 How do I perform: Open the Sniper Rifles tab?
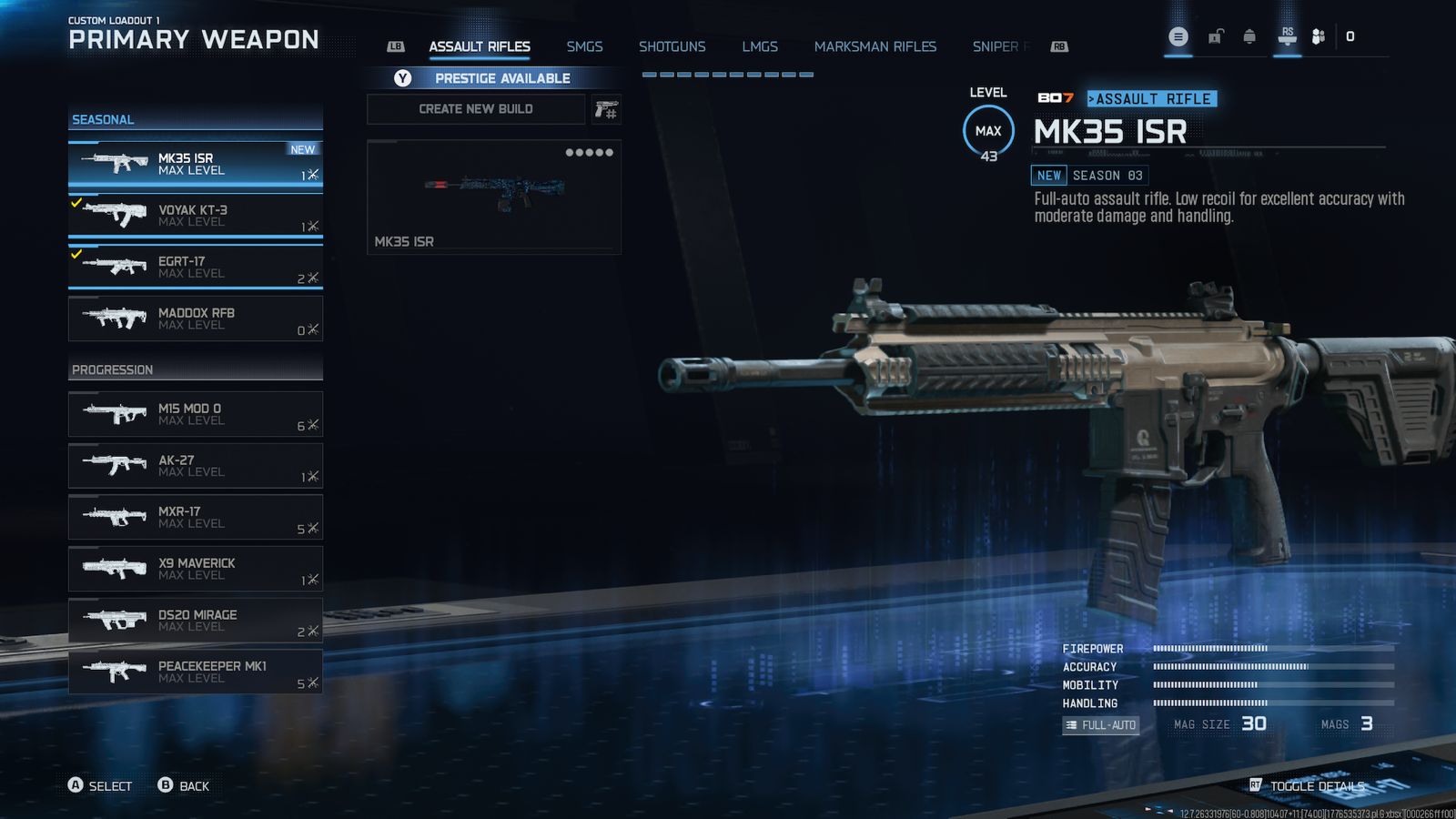tap(998, 46)
